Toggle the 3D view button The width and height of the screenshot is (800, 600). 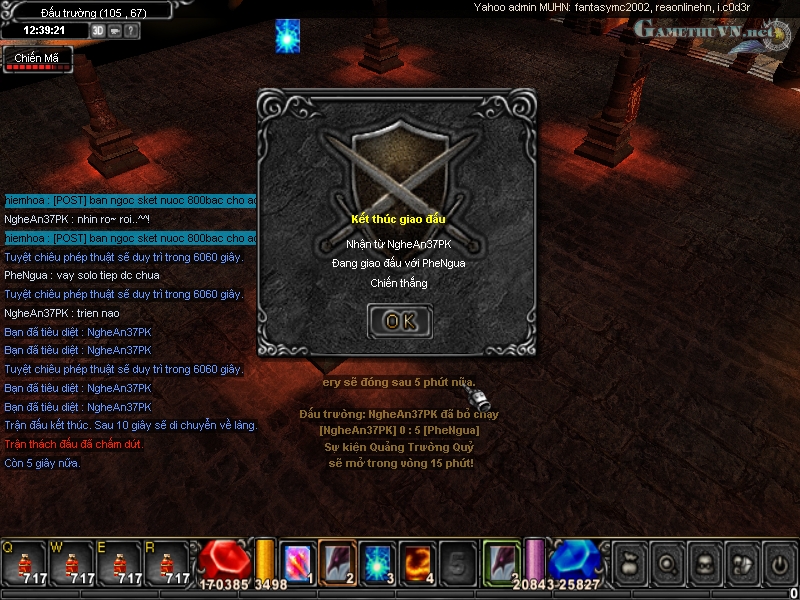(99, 30)
